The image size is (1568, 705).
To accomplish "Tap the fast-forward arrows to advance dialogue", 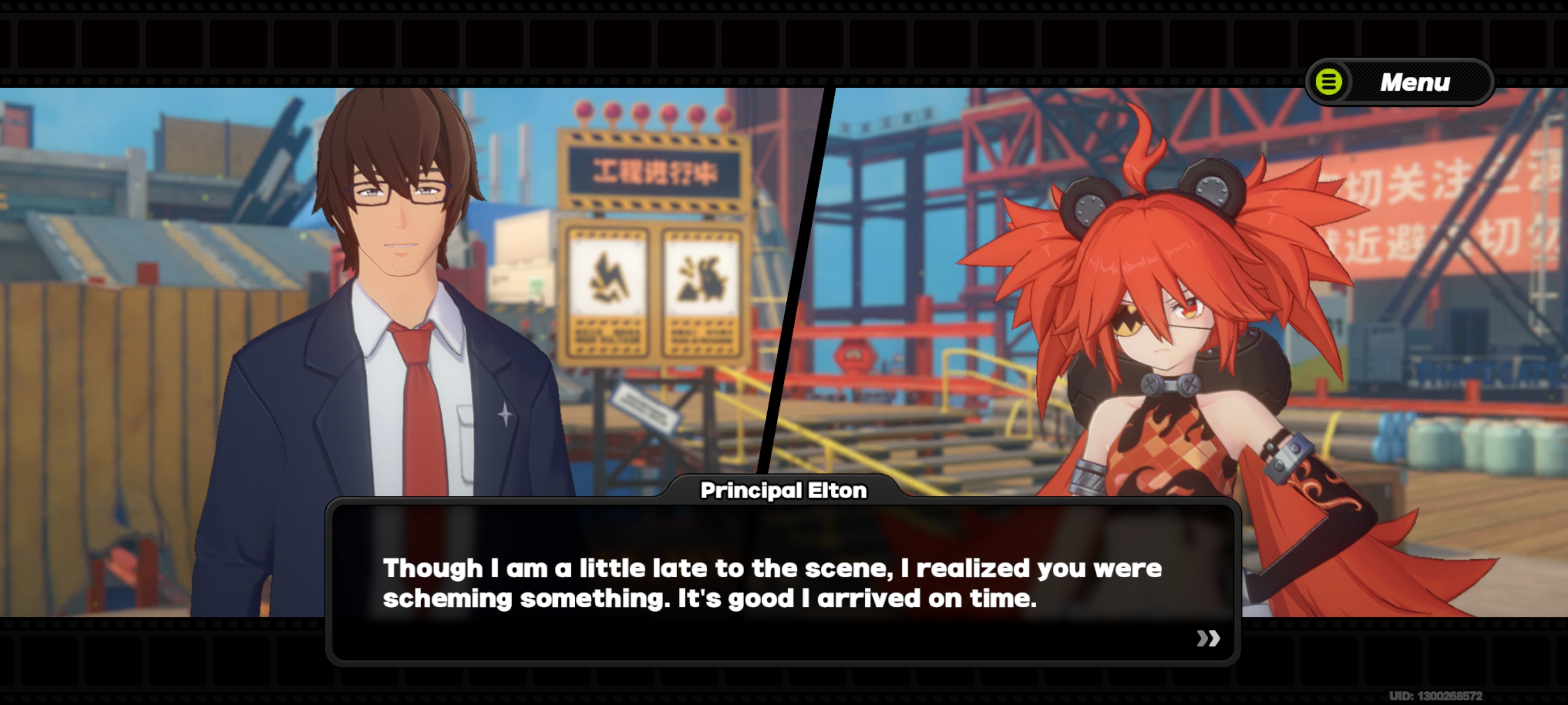I will (1208, 637).
